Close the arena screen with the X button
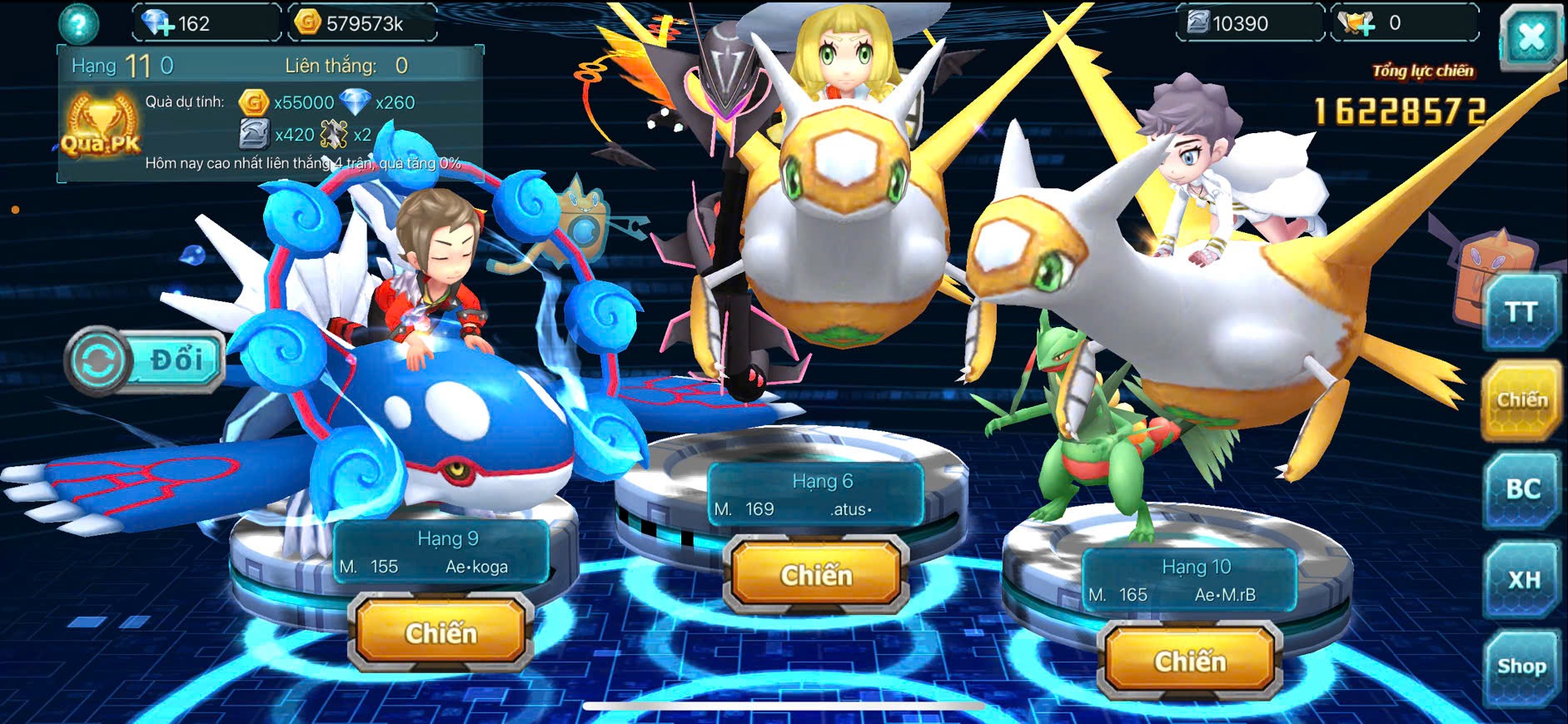The height and width of the screenshot is (724, 1568). pyautogui.click(x=1531, y=37)
